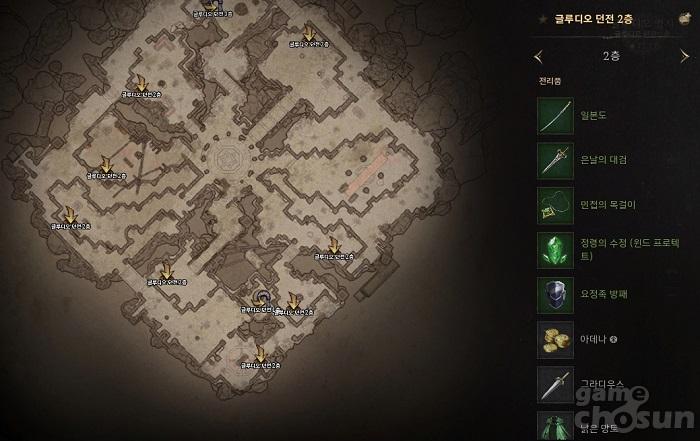The image size is (700, 441).
Task: Click the 아데나 gold coins entry
Action: tap(555, 339)
